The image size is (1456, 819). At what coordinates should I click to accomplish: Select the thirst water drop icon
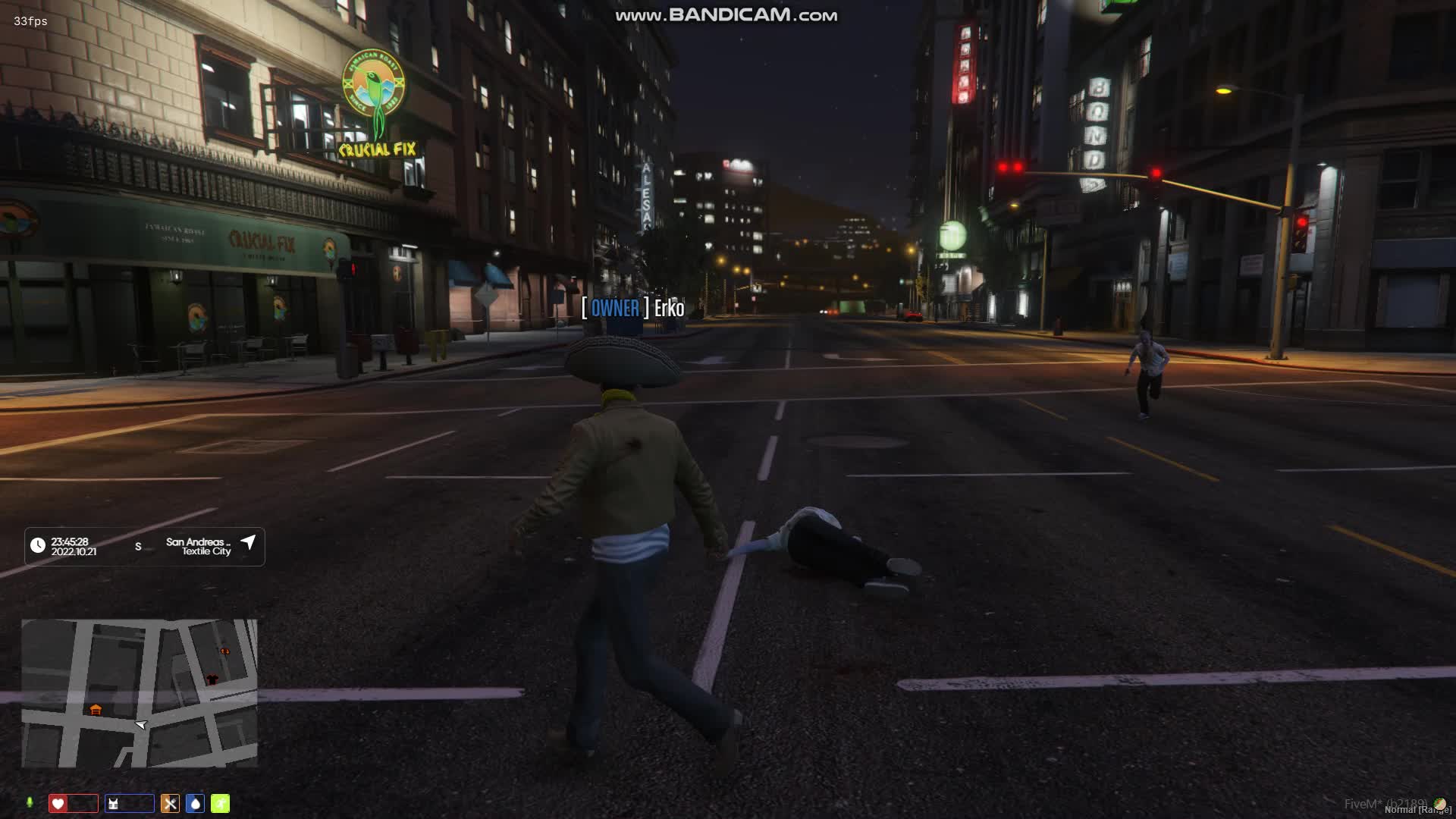(x=195, y=804)
